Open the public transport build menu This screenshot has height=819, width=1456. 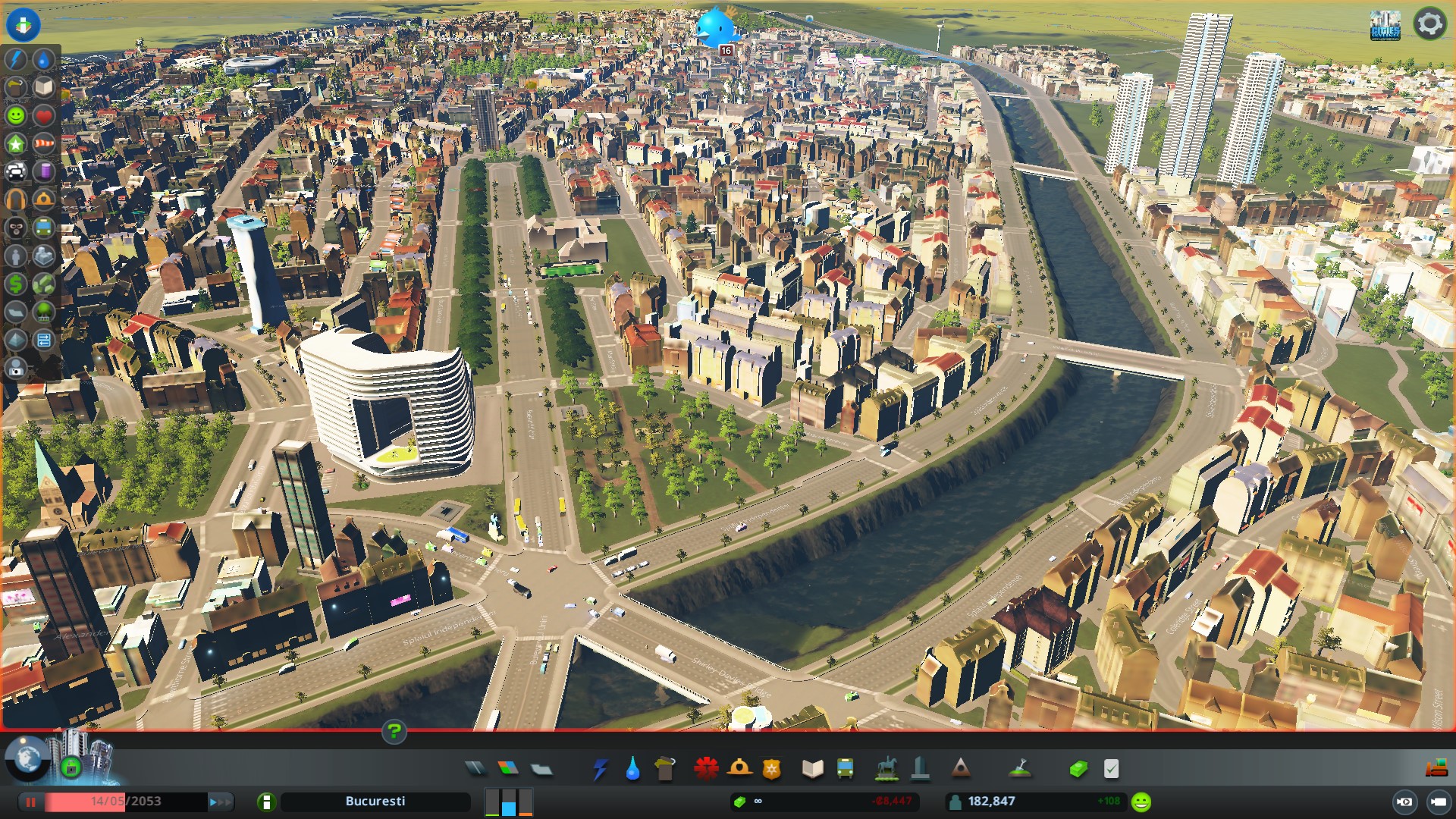point(845,770)
